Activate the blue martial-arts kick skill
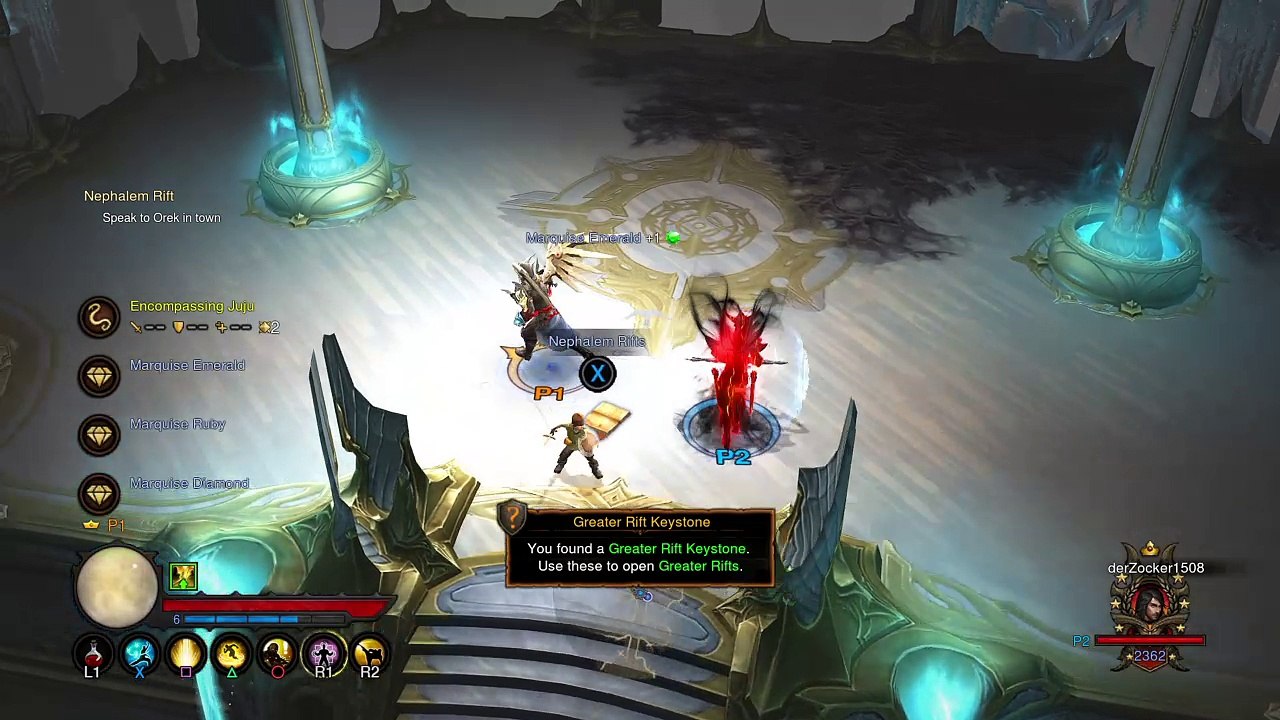The image size is (1280, 720). click(x=139, y=654)
